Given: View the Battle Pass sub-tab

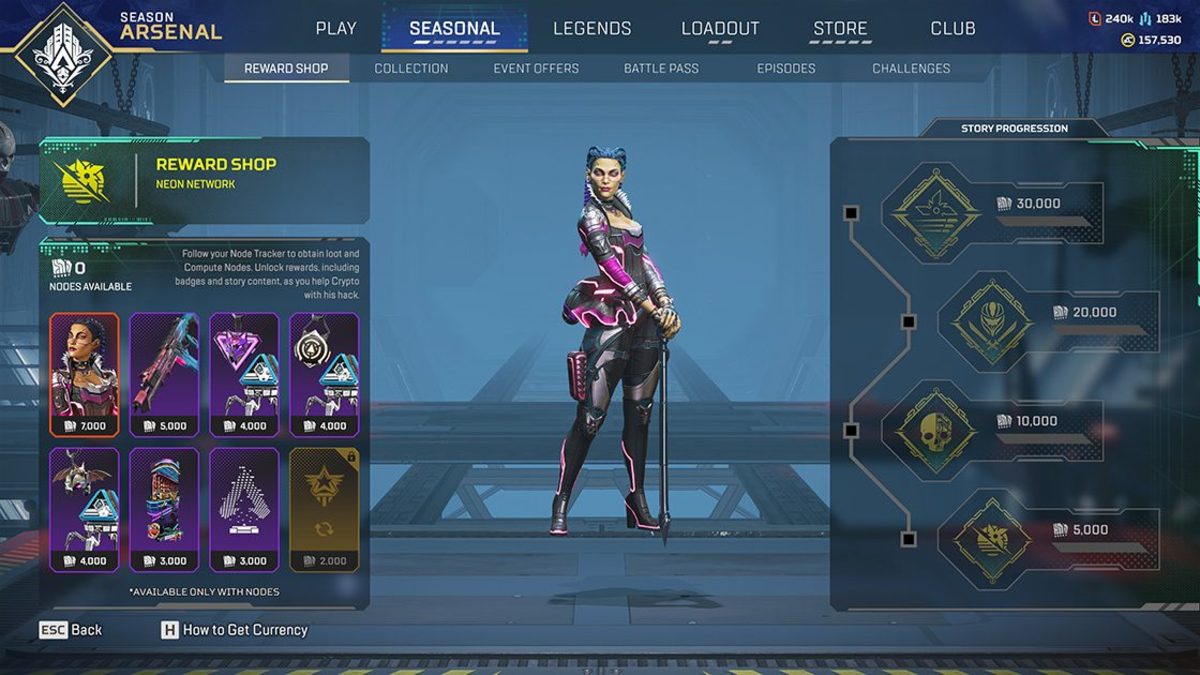Looking at the screenshot, I should pos(661,68).
